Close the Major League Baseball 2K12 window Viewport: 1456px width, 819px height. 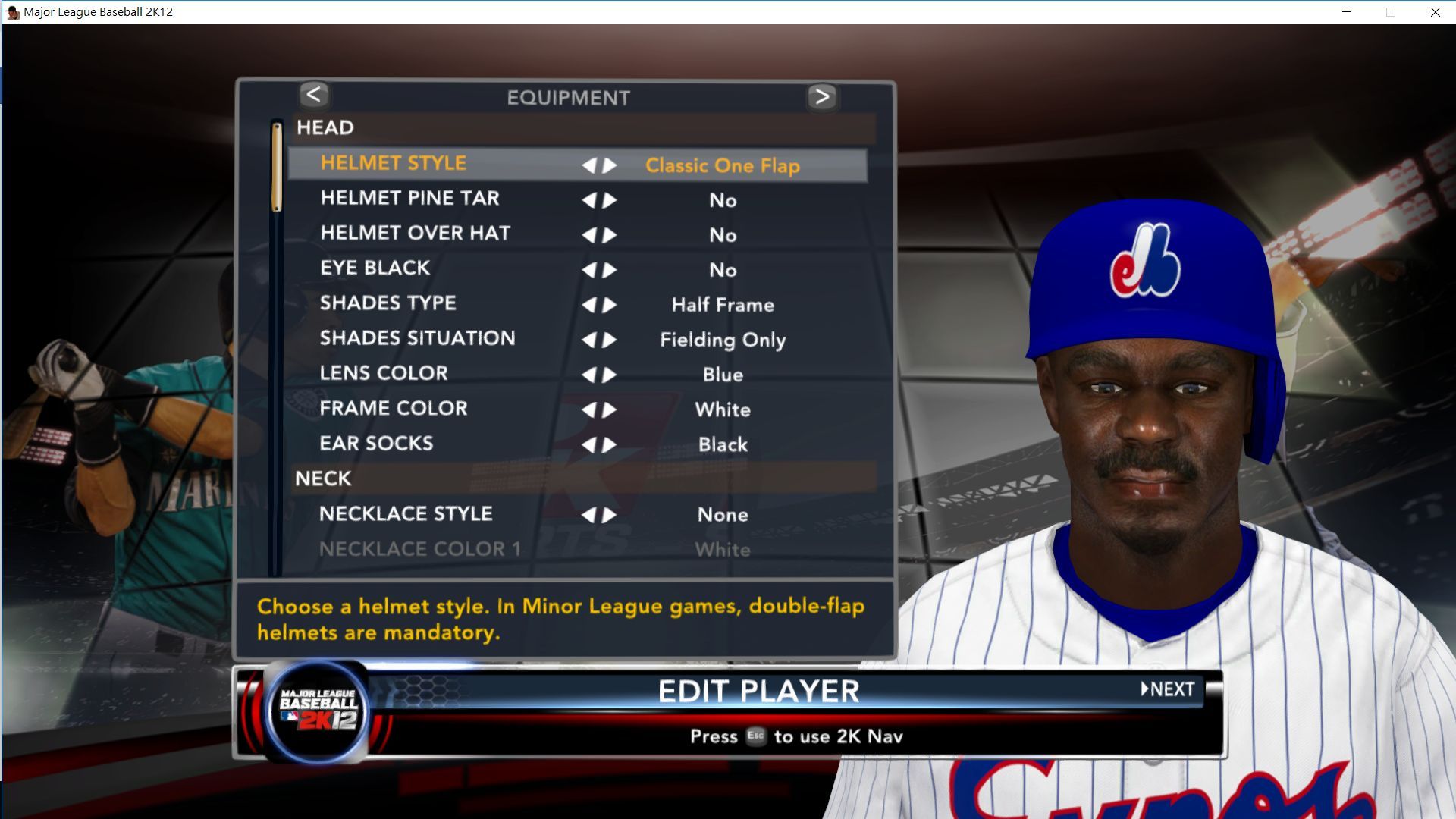1435,12
